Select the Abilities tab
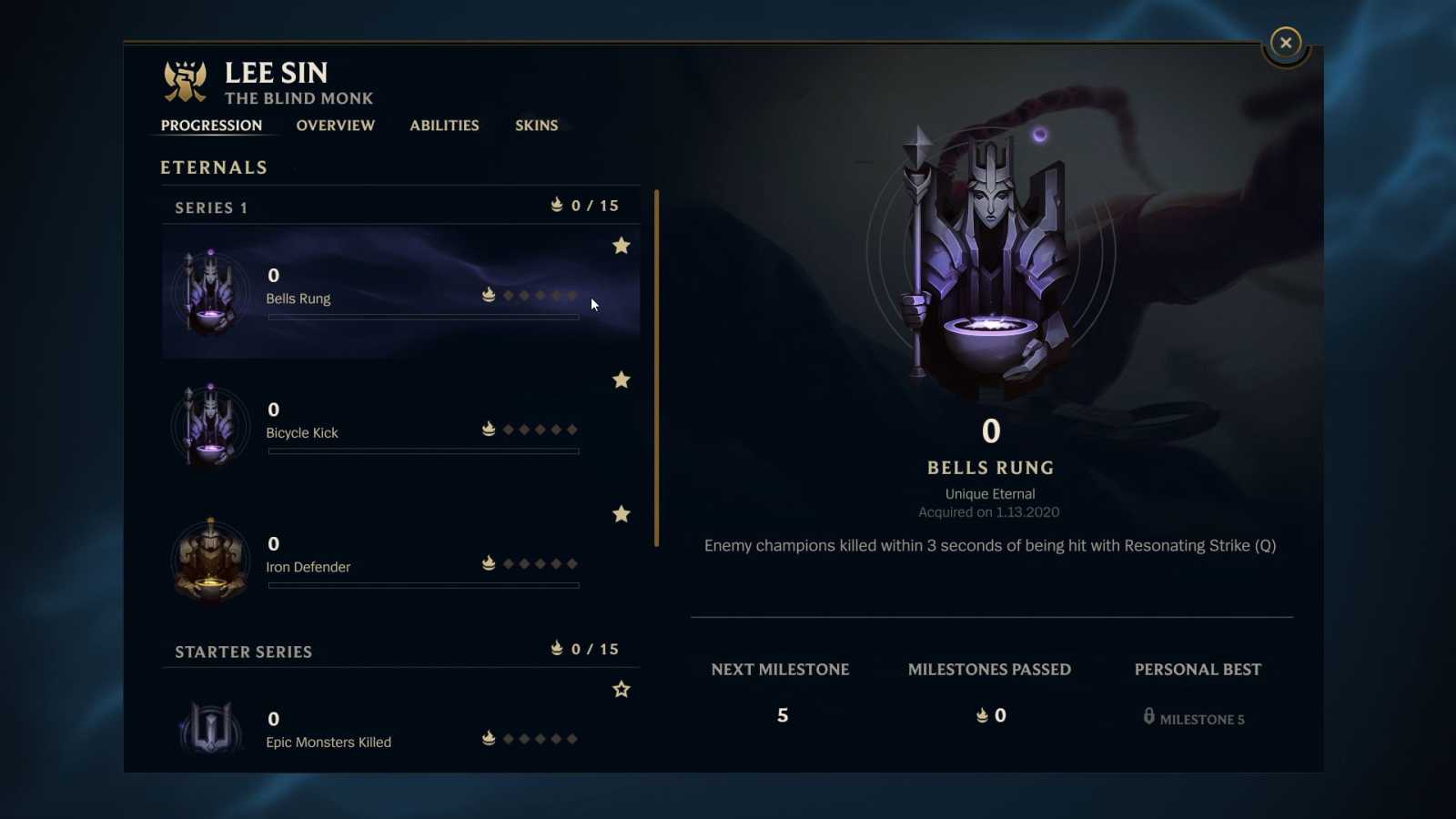Viewport: 1456px width, 819px height. click(x=443, y=126)
